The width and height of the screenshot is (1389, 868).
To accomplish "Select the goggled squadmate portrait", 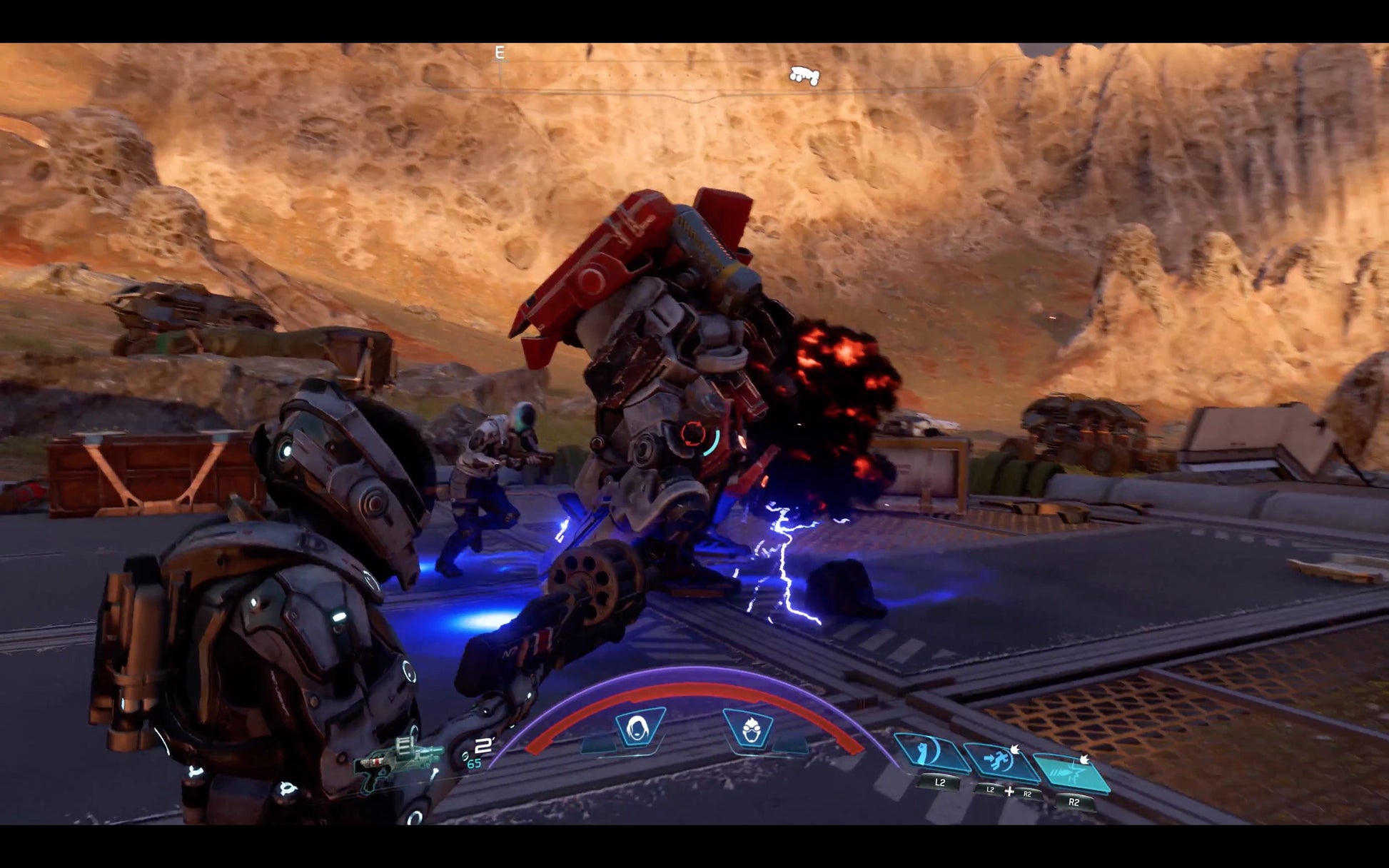I will pos(749,730).
